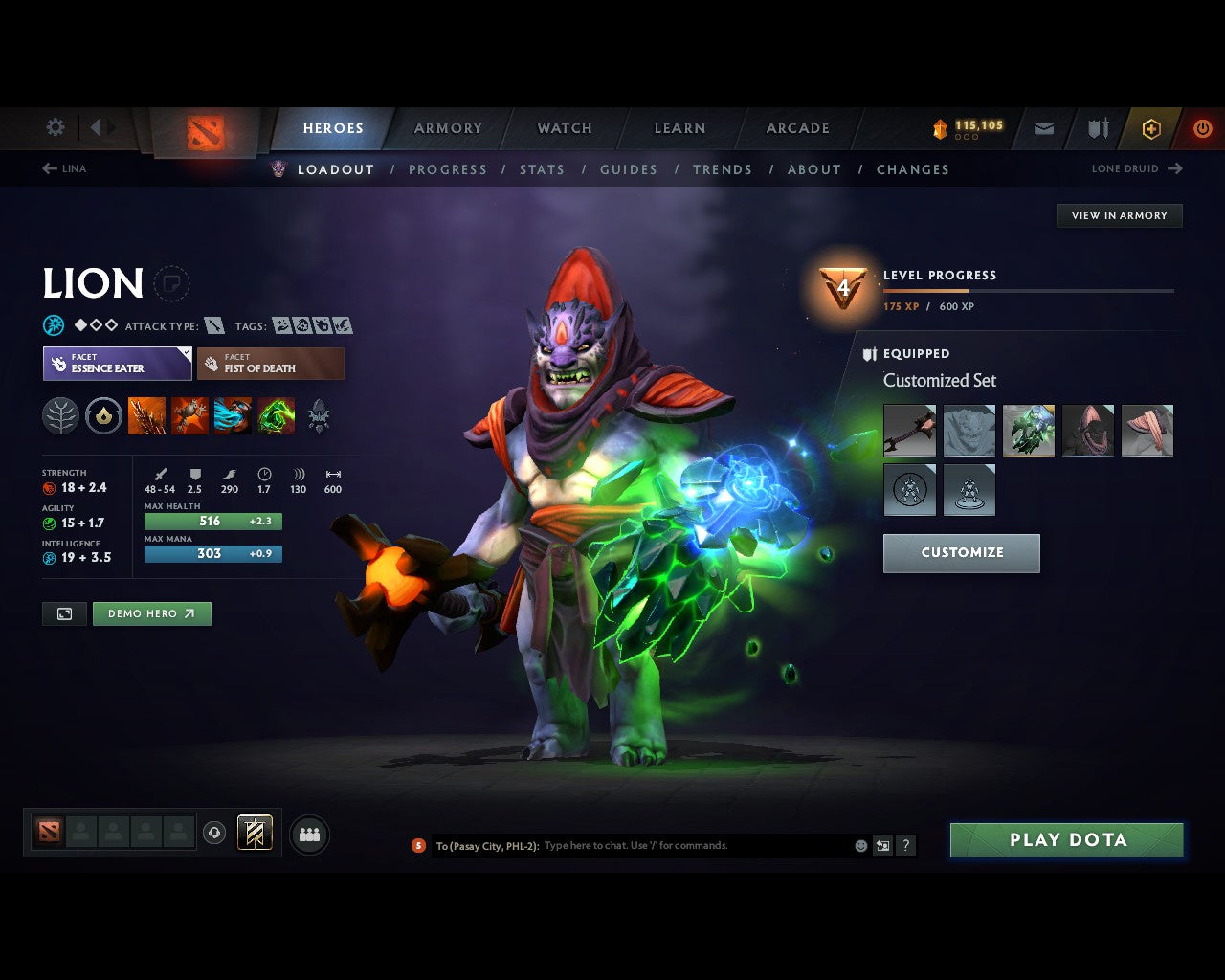This screenshot has width=1225, height=980.
Task: Open the armory shield-and-sword icon
Action: click(1096, 128)
